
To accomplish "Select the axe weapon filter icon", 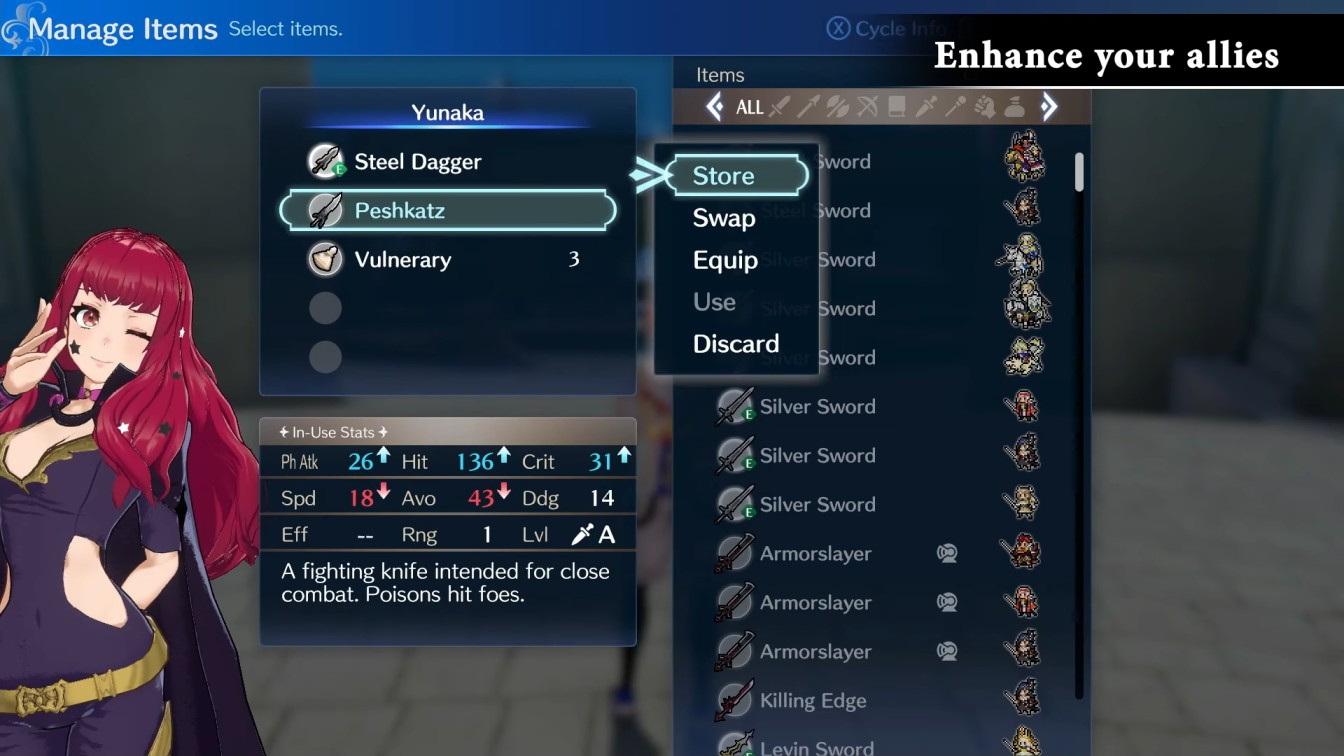I will 839,107.
